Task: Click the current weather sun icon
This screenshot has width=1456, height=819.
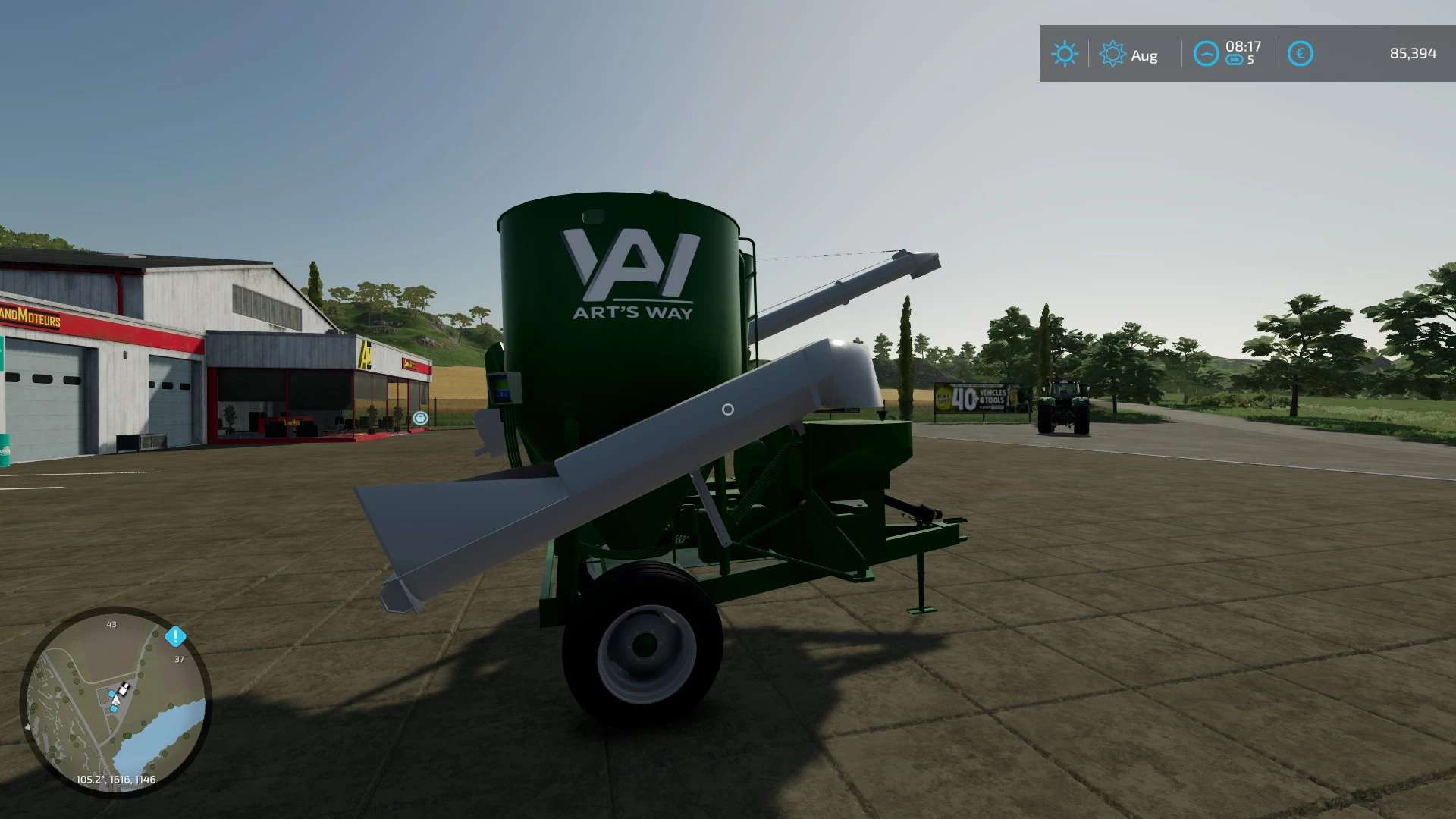Action: (x=1065, y=52)
